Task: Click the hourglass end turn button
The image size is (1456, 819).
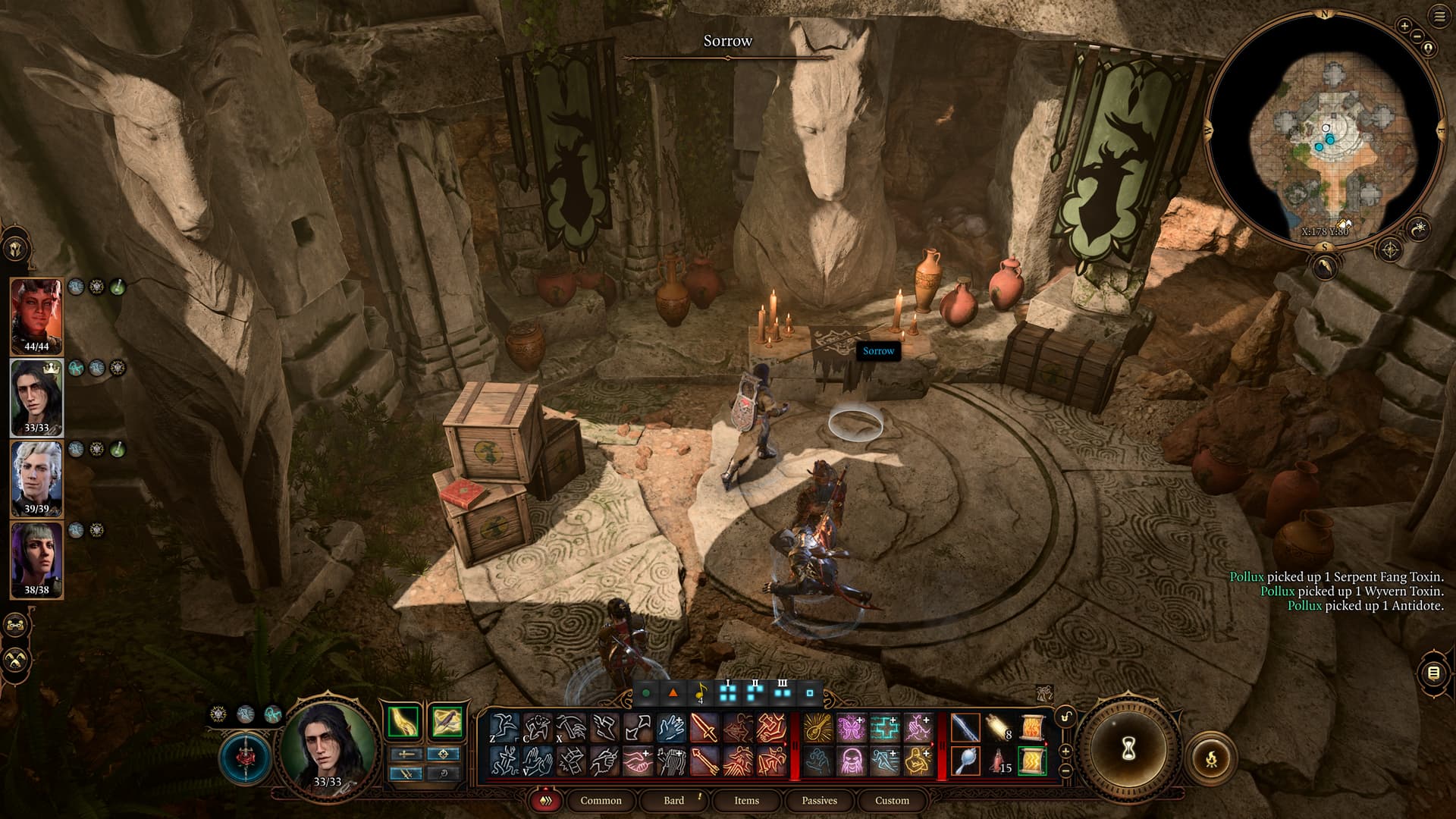Action: (x=1128, y=748)
